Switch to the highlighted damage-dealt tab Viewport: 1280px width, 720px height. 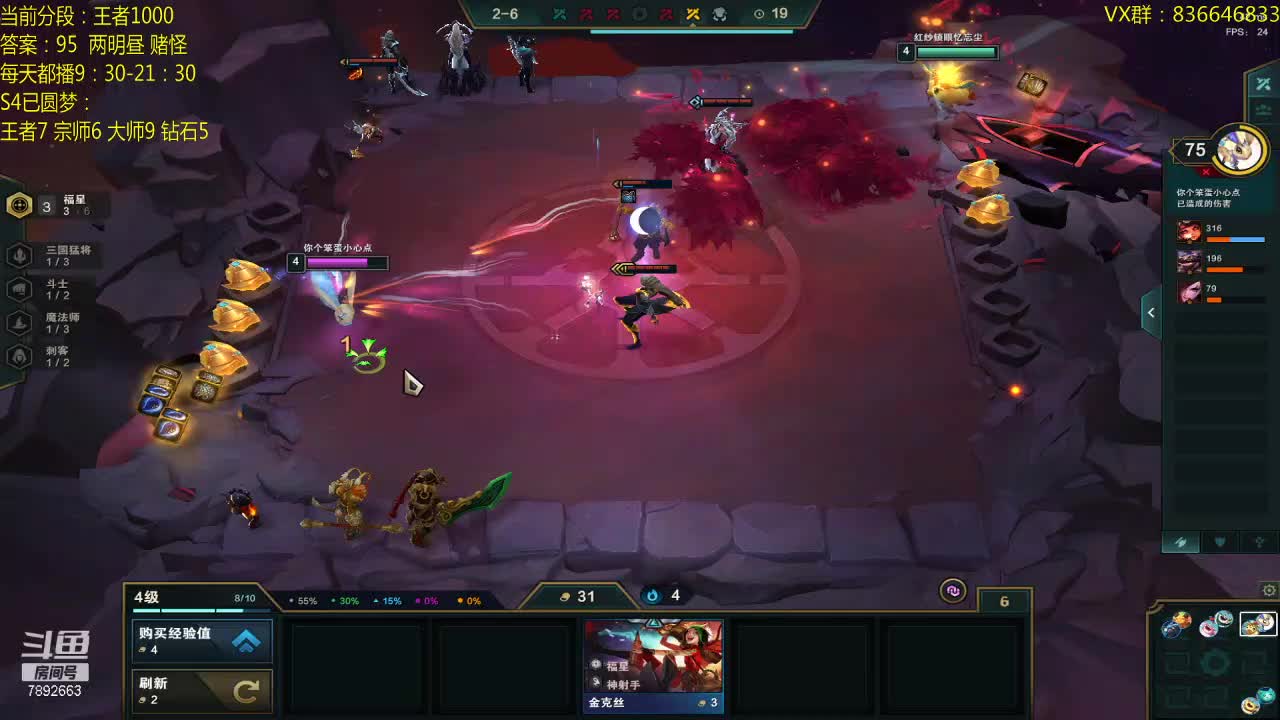1181,542
